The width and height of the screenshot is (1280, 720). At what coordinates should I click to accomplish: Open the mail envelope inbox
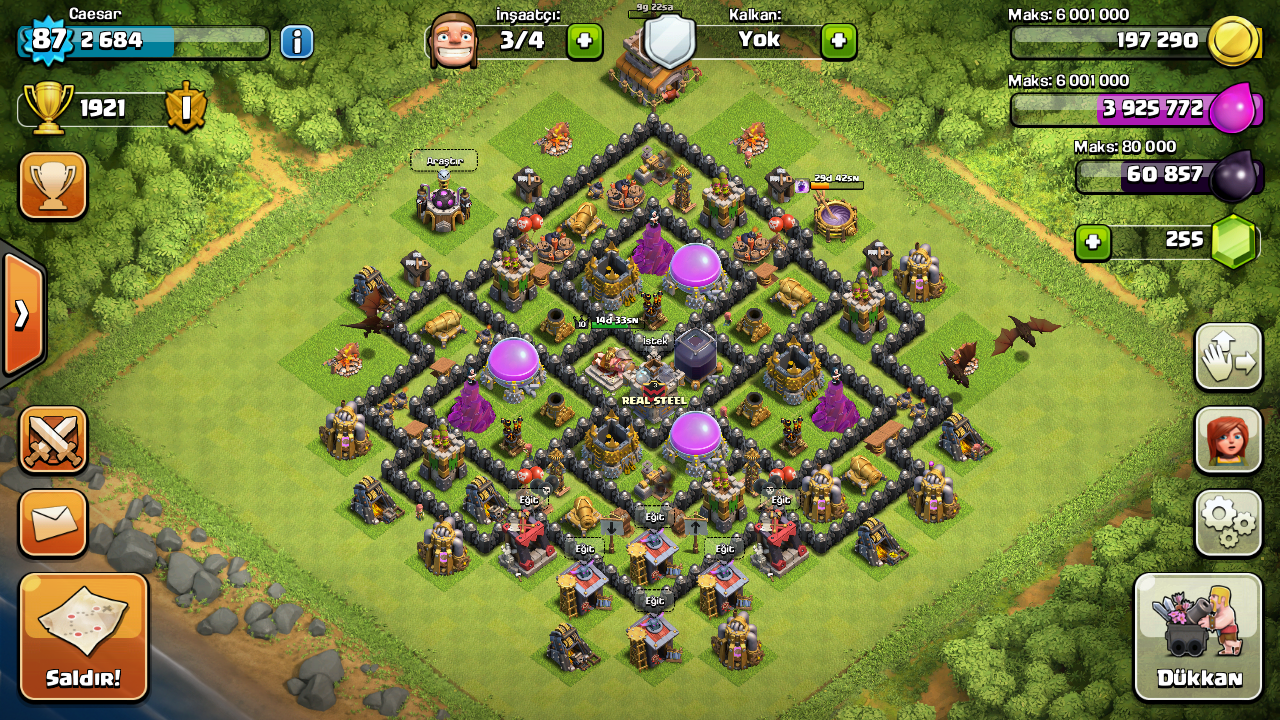click(x=53, y=522)
